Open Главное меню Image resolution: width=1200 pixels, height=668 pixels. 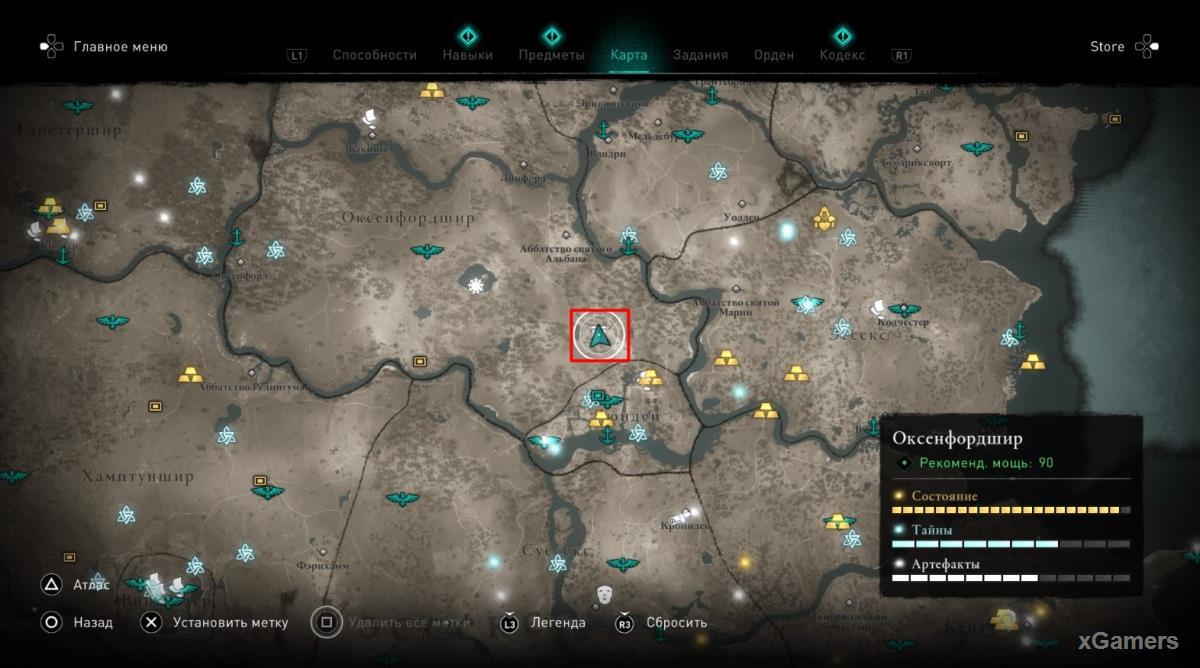tap(120, 47)
